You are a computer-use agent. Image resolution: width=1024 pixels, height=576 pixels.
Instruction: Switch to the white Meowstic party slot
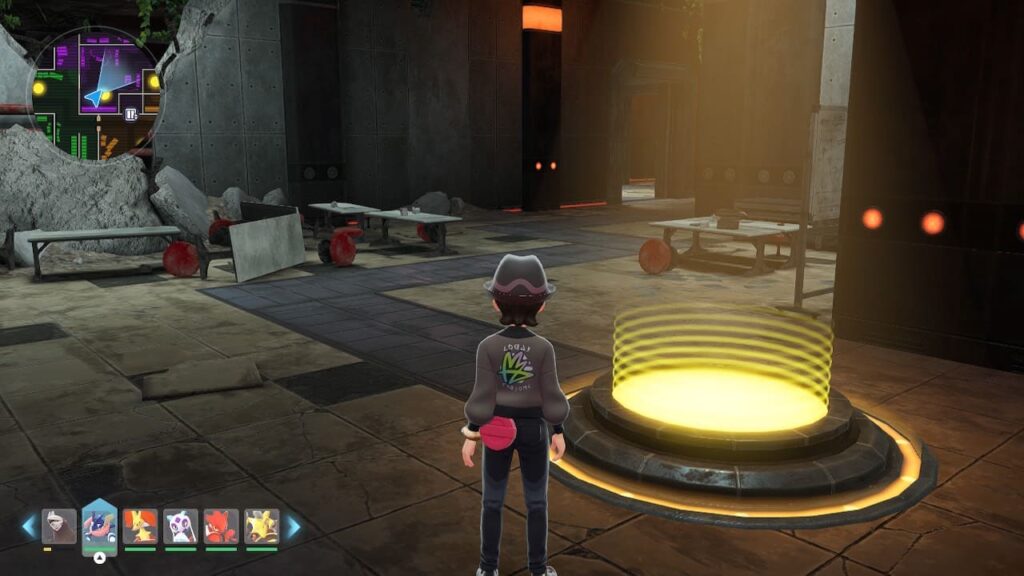point(180,526)
